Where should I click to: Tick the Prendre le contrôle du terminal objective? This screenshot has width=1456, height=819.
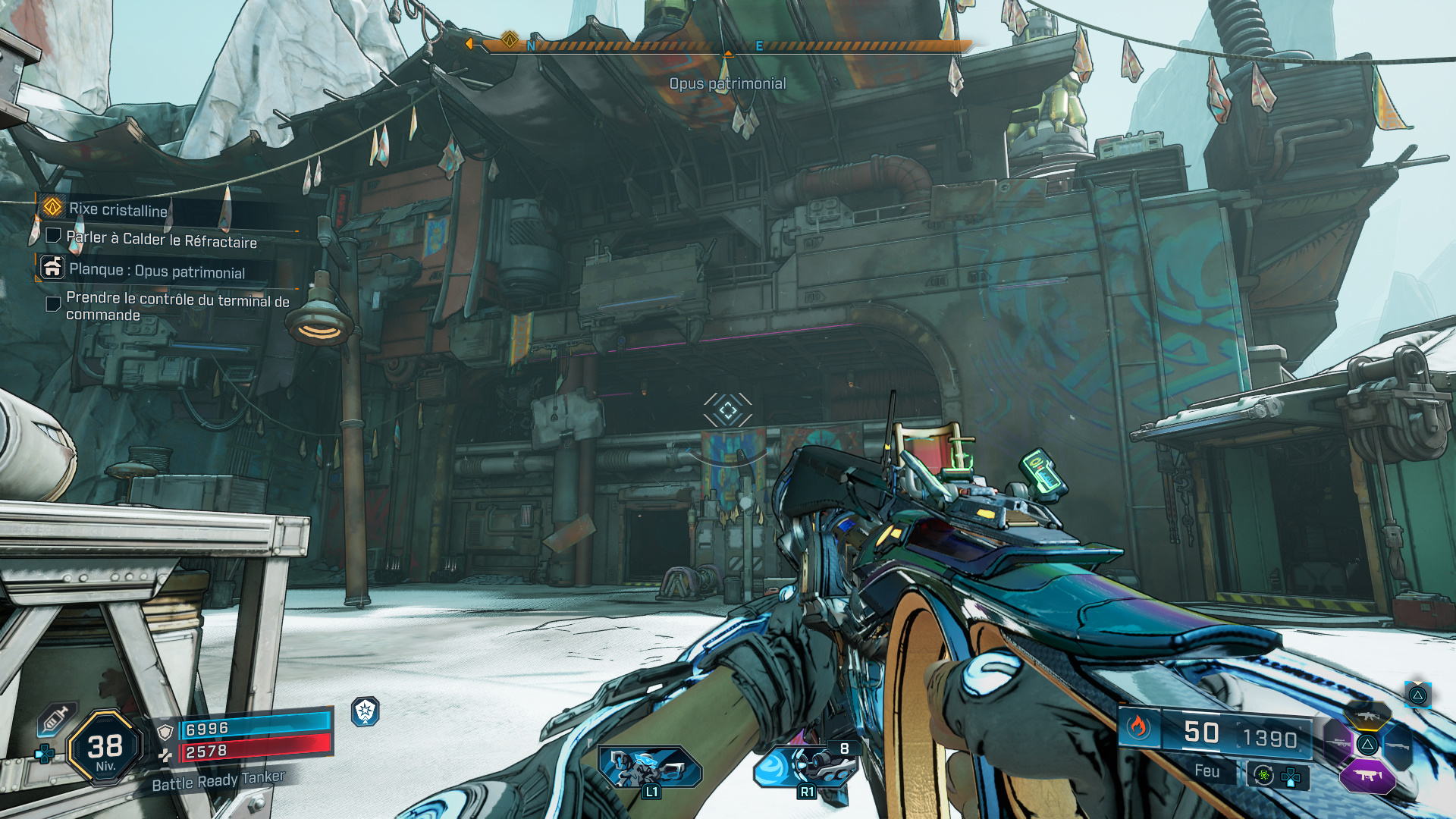point(54,304)
